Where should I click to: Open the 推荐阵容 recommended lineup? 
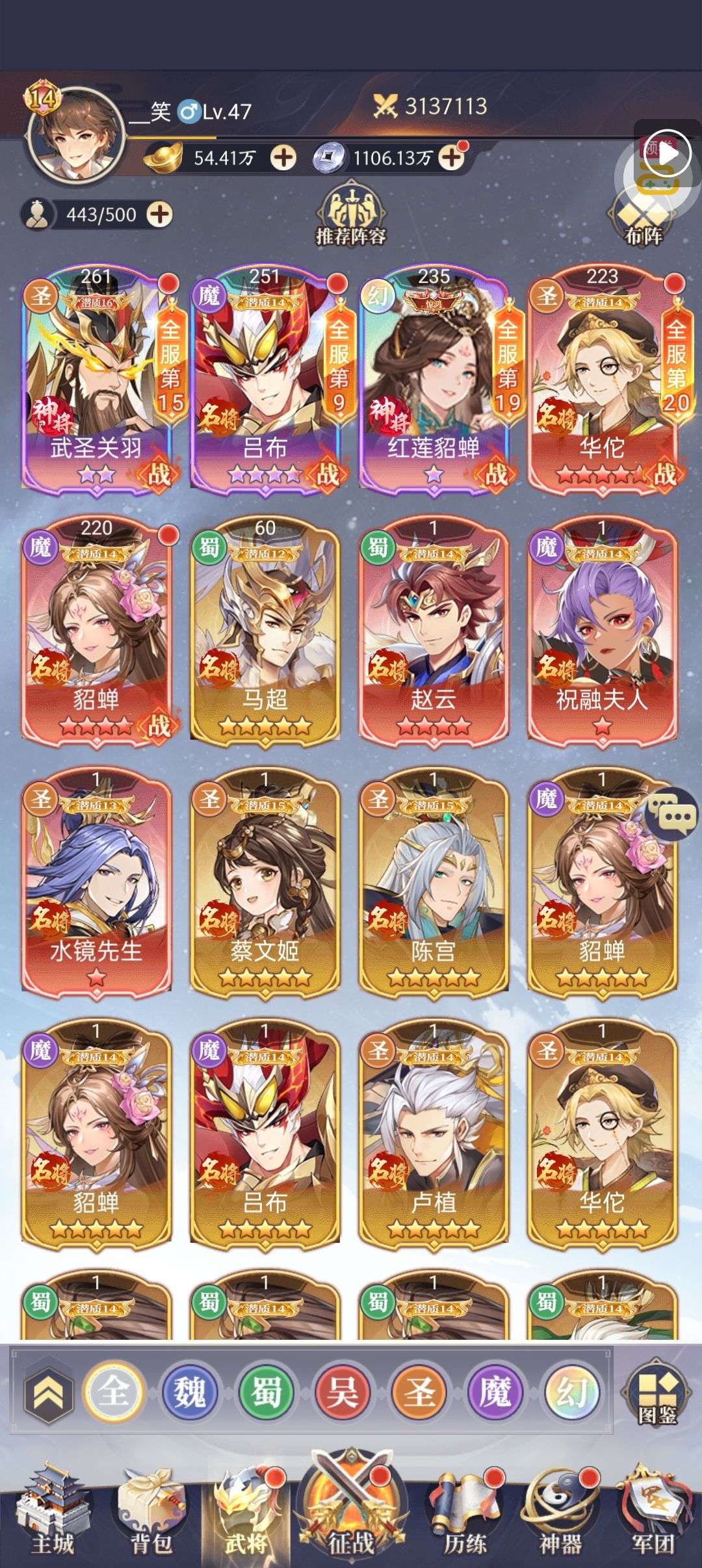click(x=350, y=216)
